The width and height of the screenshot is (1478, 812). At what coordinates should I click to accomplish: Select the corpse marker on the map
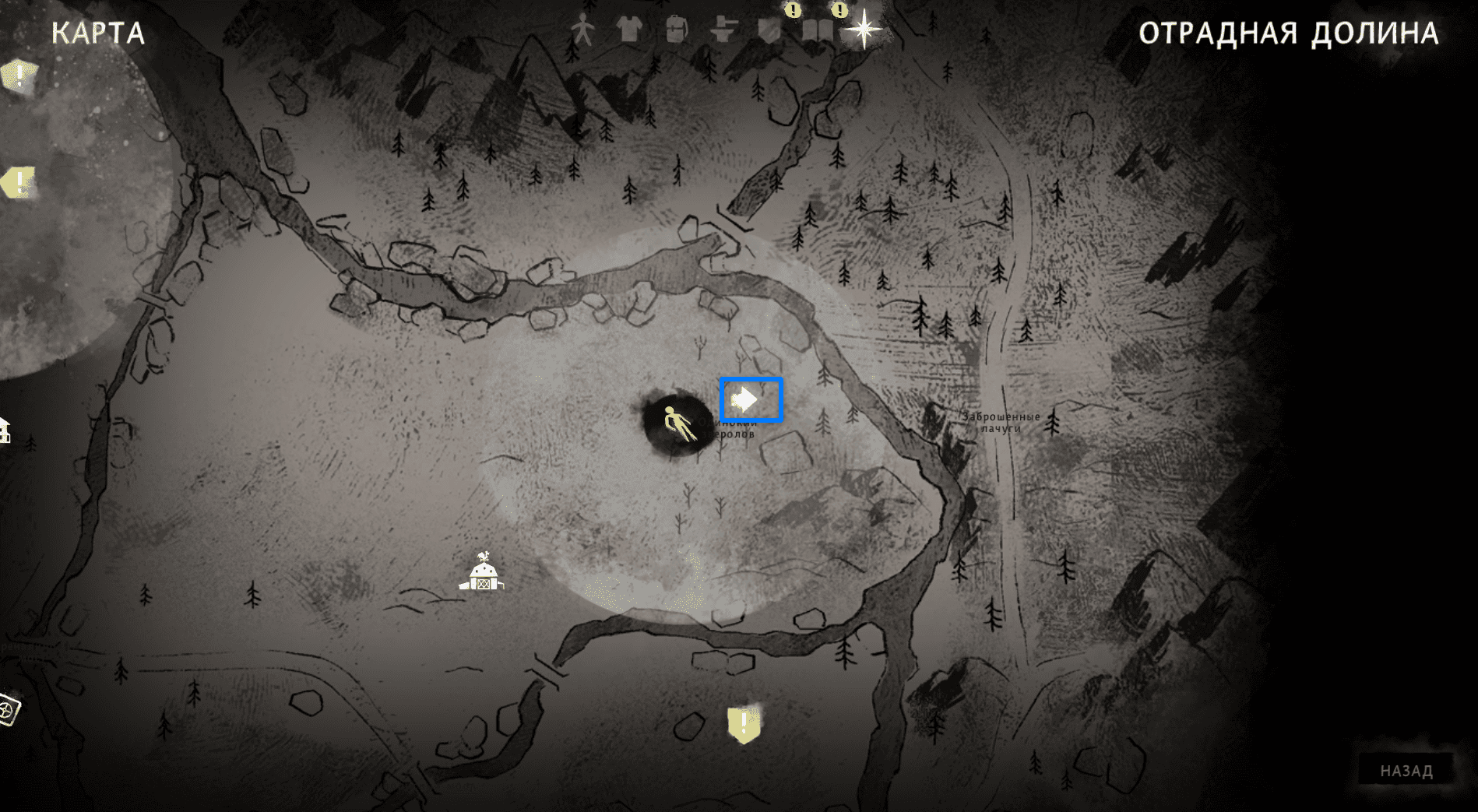[x=677, y=424]
